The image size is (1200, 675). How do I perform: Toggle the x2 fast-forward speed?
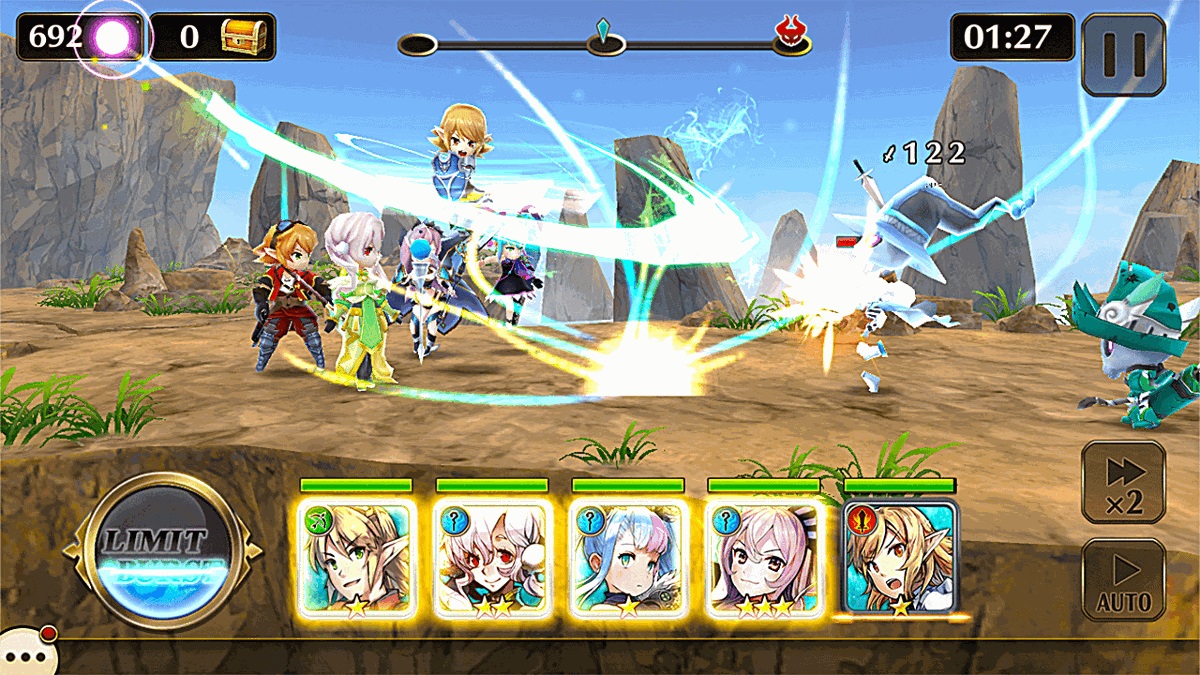click(1123, 481)
